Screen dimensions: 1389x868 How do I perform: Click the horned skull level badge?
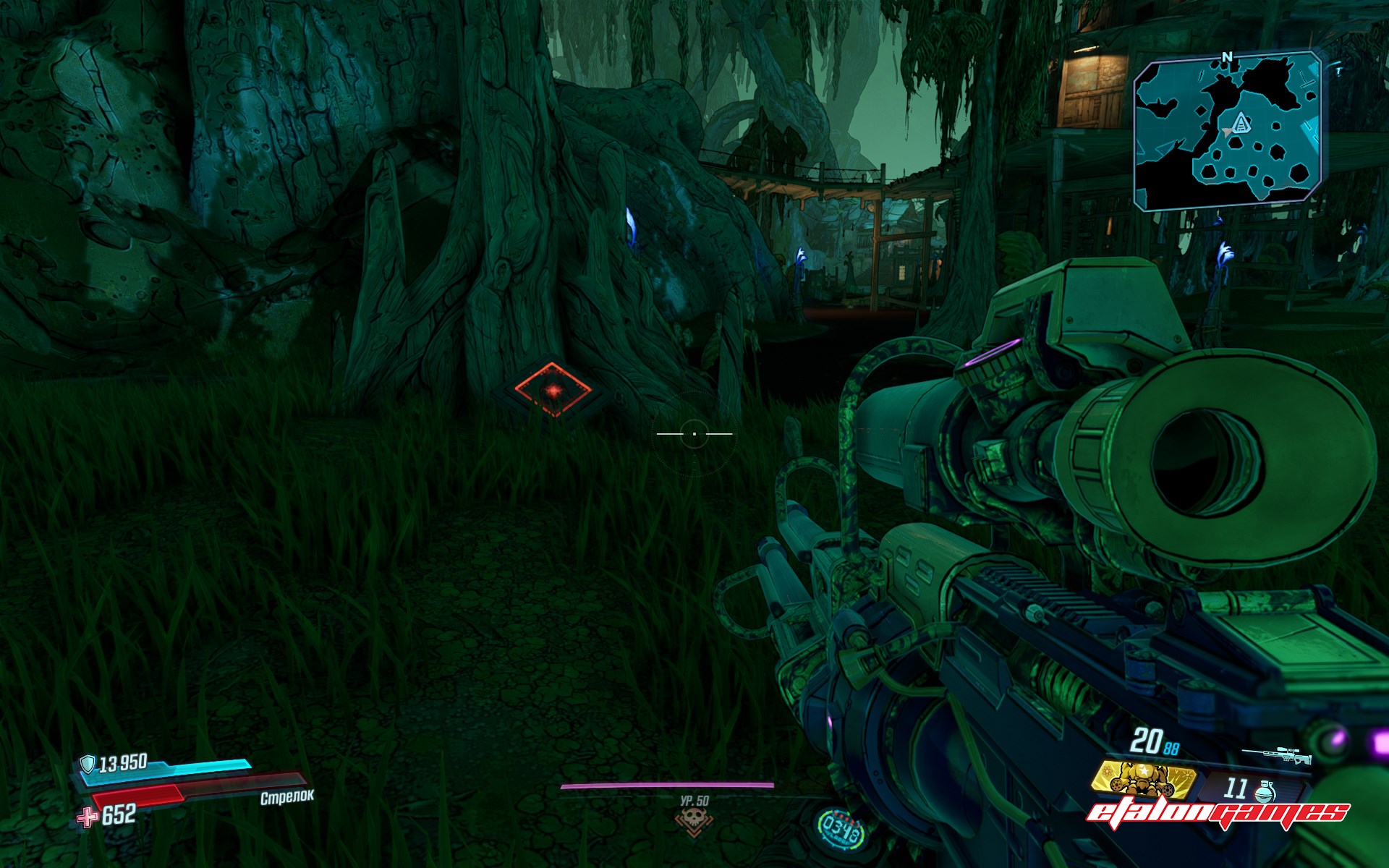[x=693, y=820]
